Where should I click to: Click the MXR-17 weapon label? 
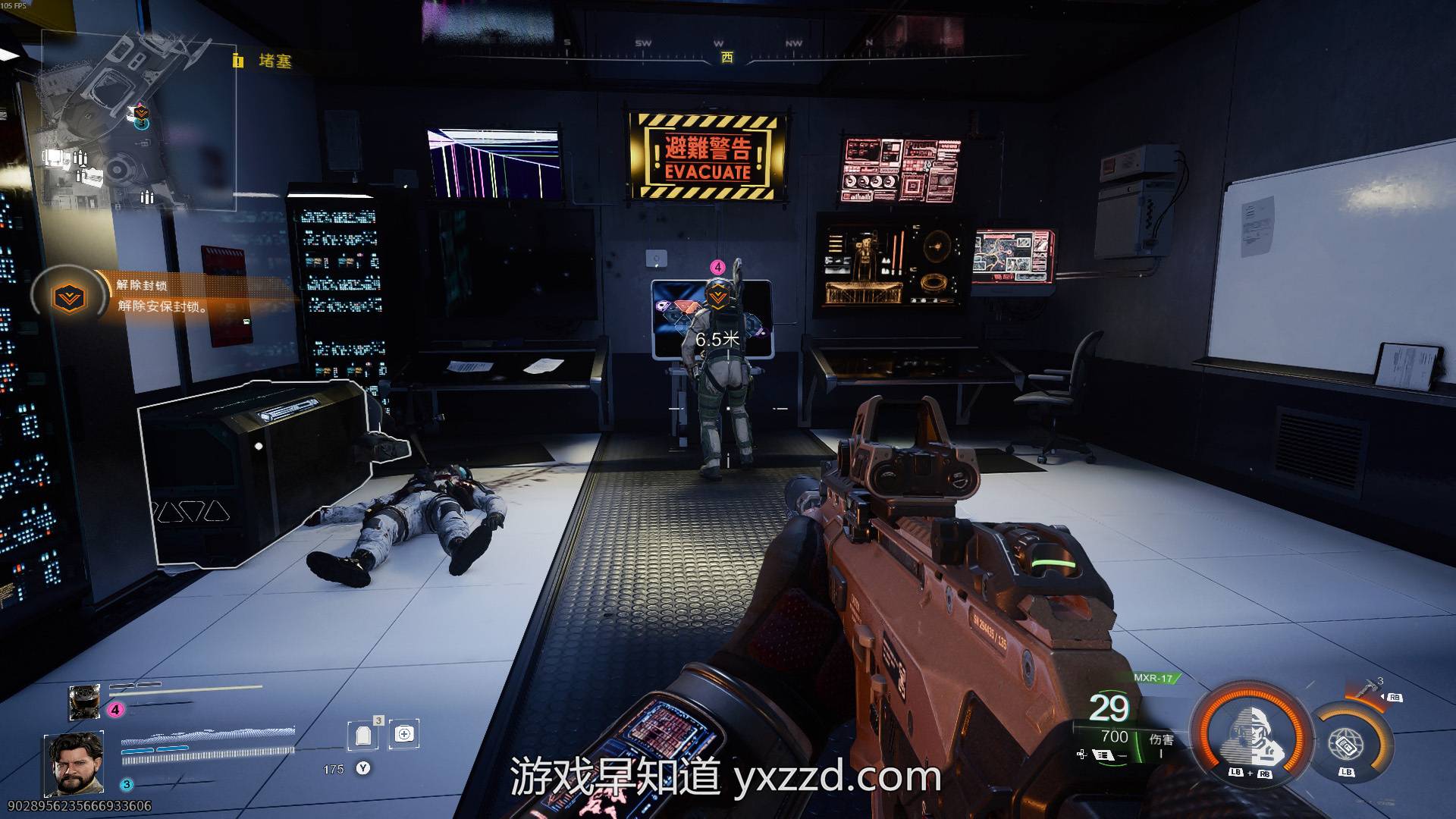(x=1153, y=678)
